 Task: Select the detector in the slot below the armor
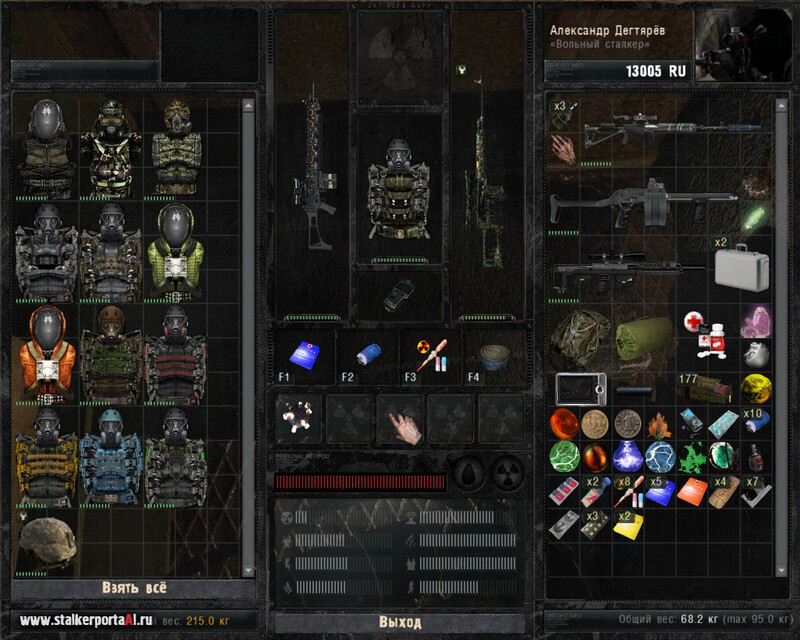(399, 293)
